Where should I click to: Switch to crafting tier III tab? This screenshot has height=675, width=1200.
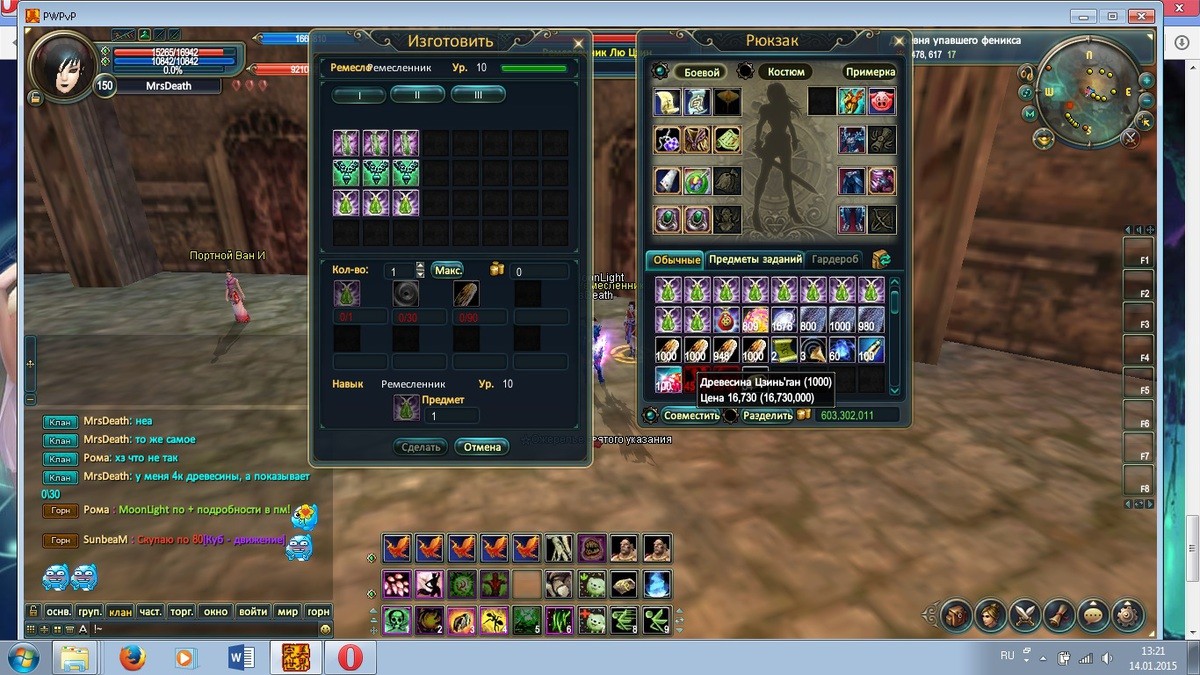pos(478,94)
